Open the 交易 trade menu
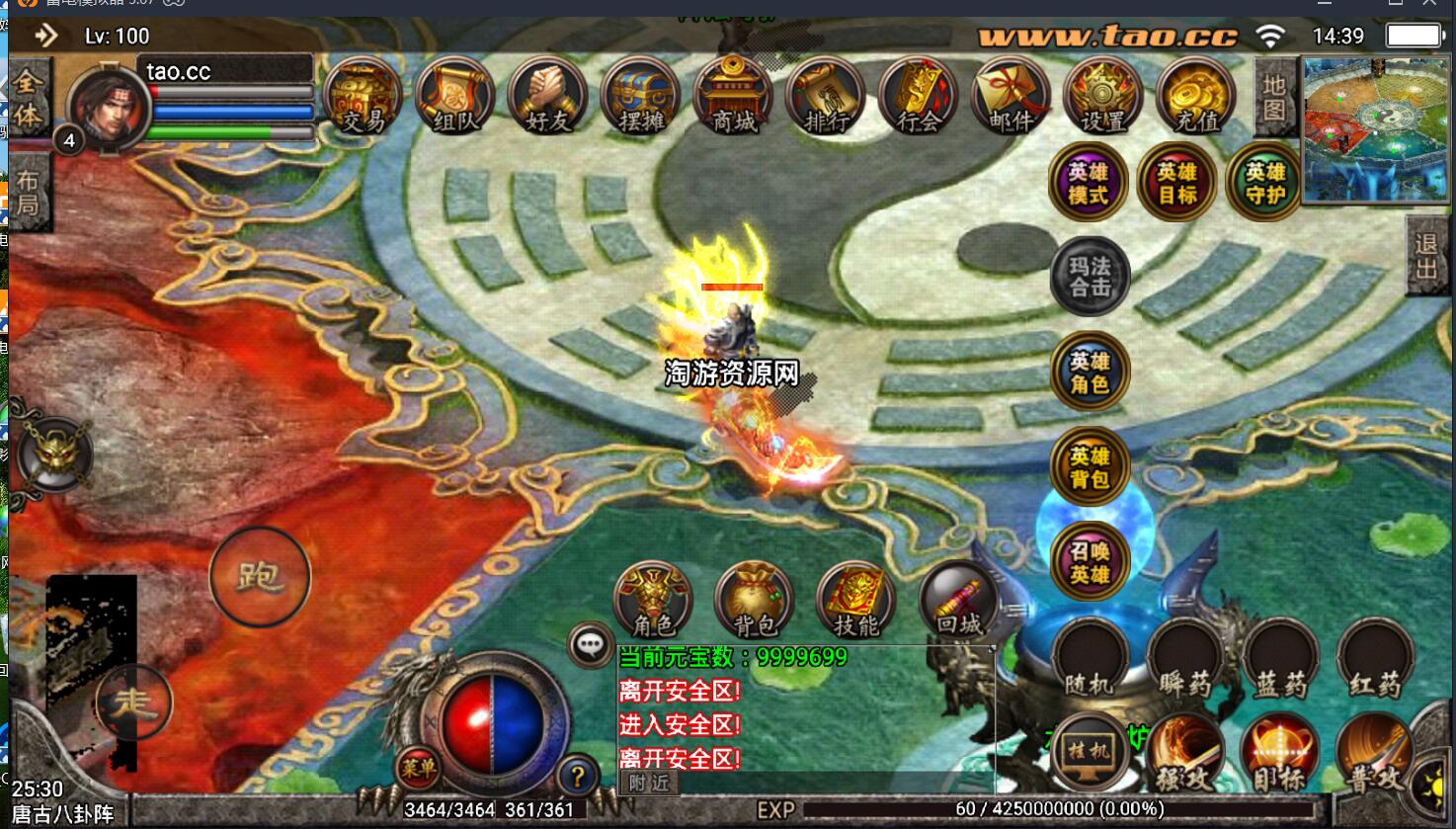 click(364, 97)
